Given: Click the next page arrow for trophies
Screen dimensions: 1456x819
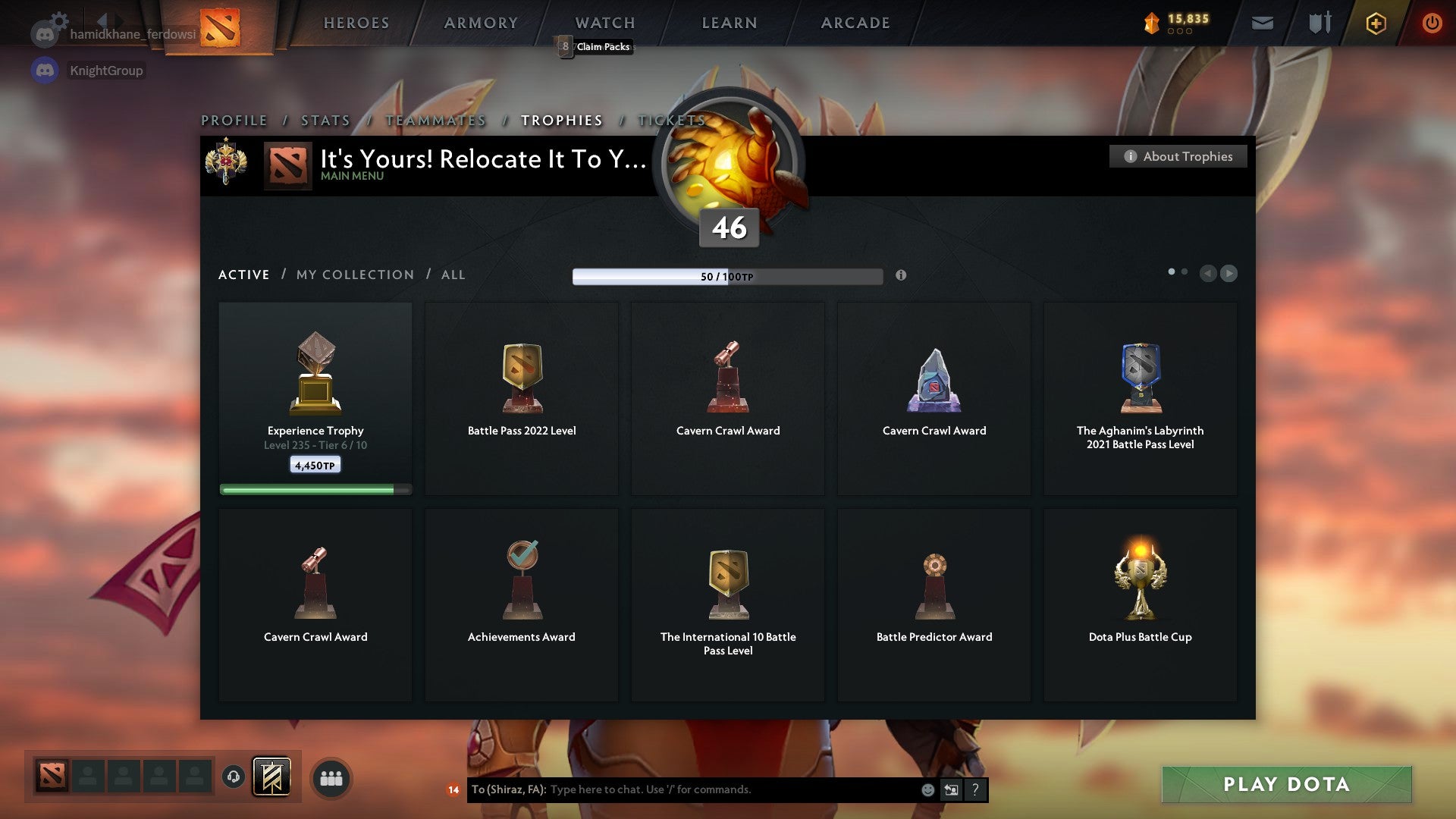Looking at the screenshot, I should tap(1228, 274).
